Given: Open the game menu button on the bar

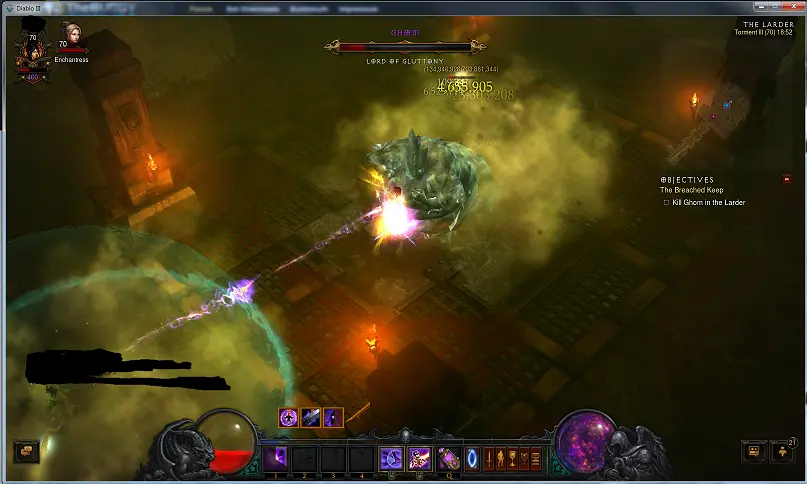Looking at the screenshot, I should (x=536, y=459).
